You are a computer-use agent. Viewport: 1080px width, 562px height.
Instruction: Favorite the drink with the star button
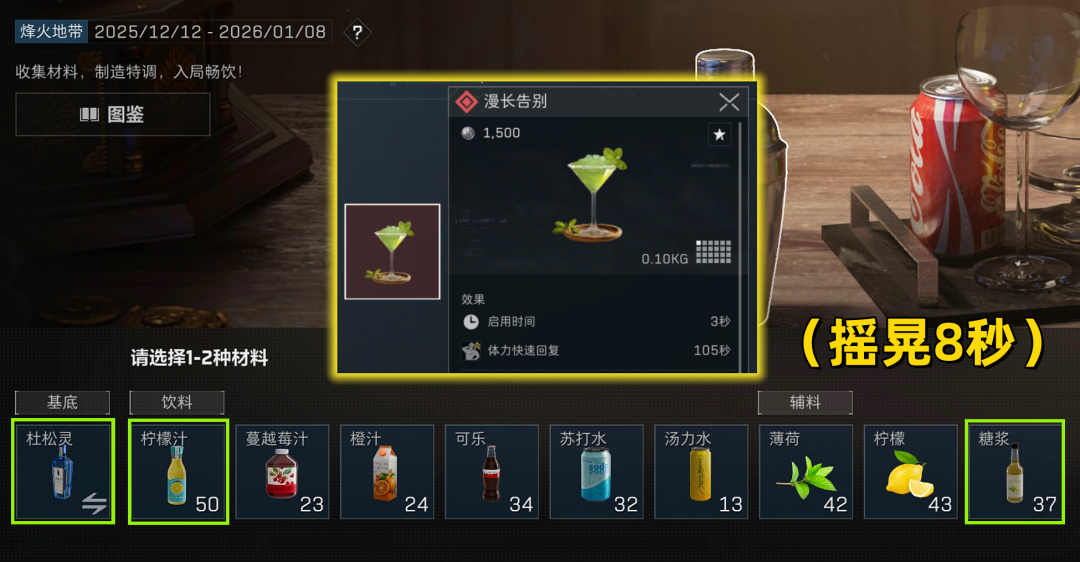[x=719, y=134]
